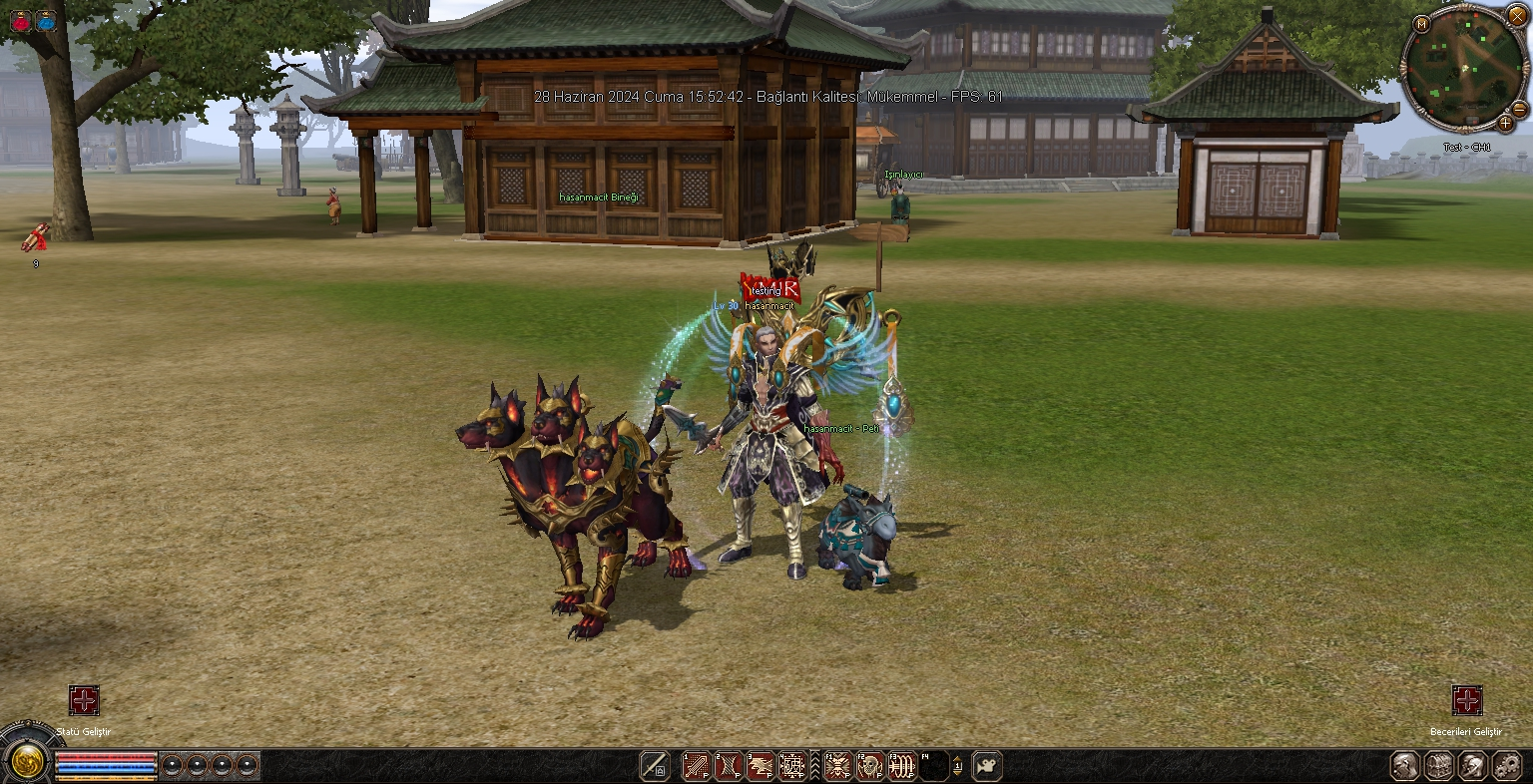Activate the F1 burst skill
The image size is (1533, 784).
(837, 765)
